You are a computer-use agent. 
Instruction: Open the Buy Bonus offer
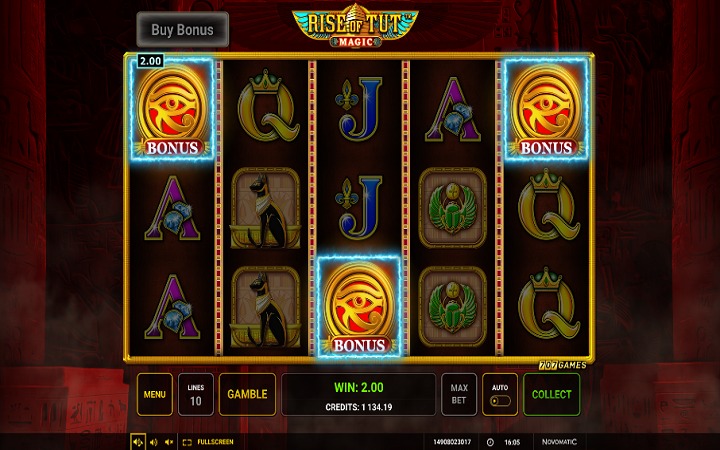click(182, 30)
